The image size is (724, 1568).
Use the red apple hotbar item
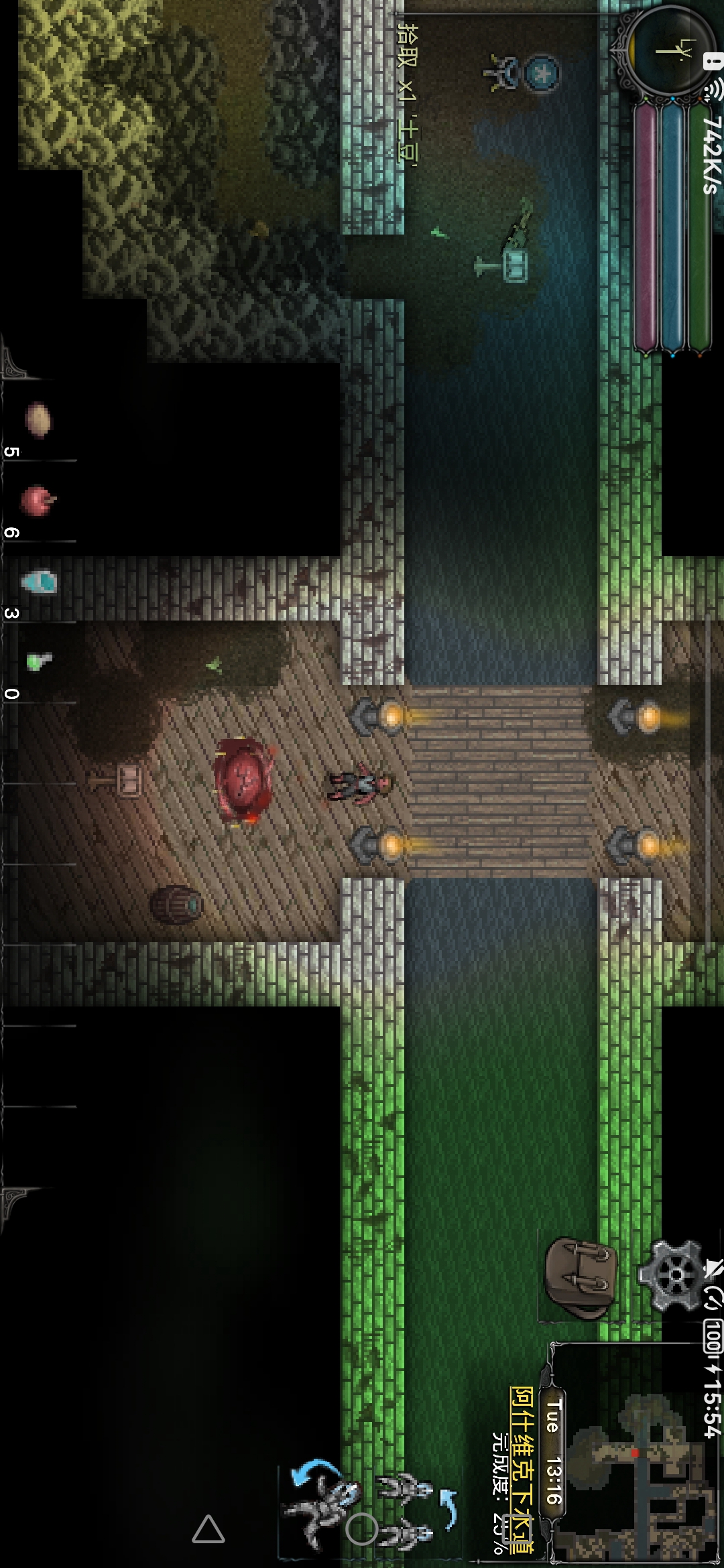coord(38,501)
